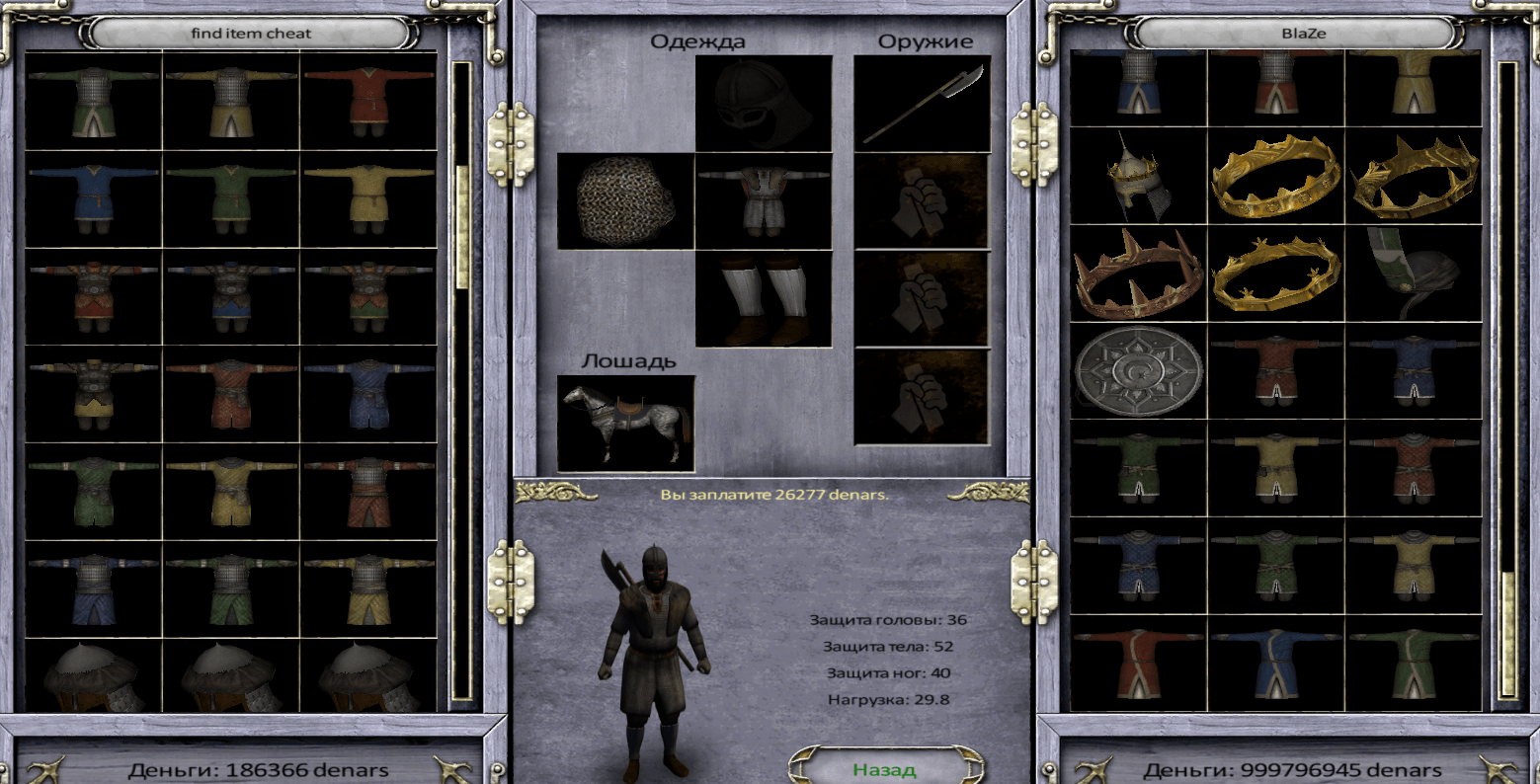
Task: Pick the bronze spiked crown item
Action: [1138, 274]
